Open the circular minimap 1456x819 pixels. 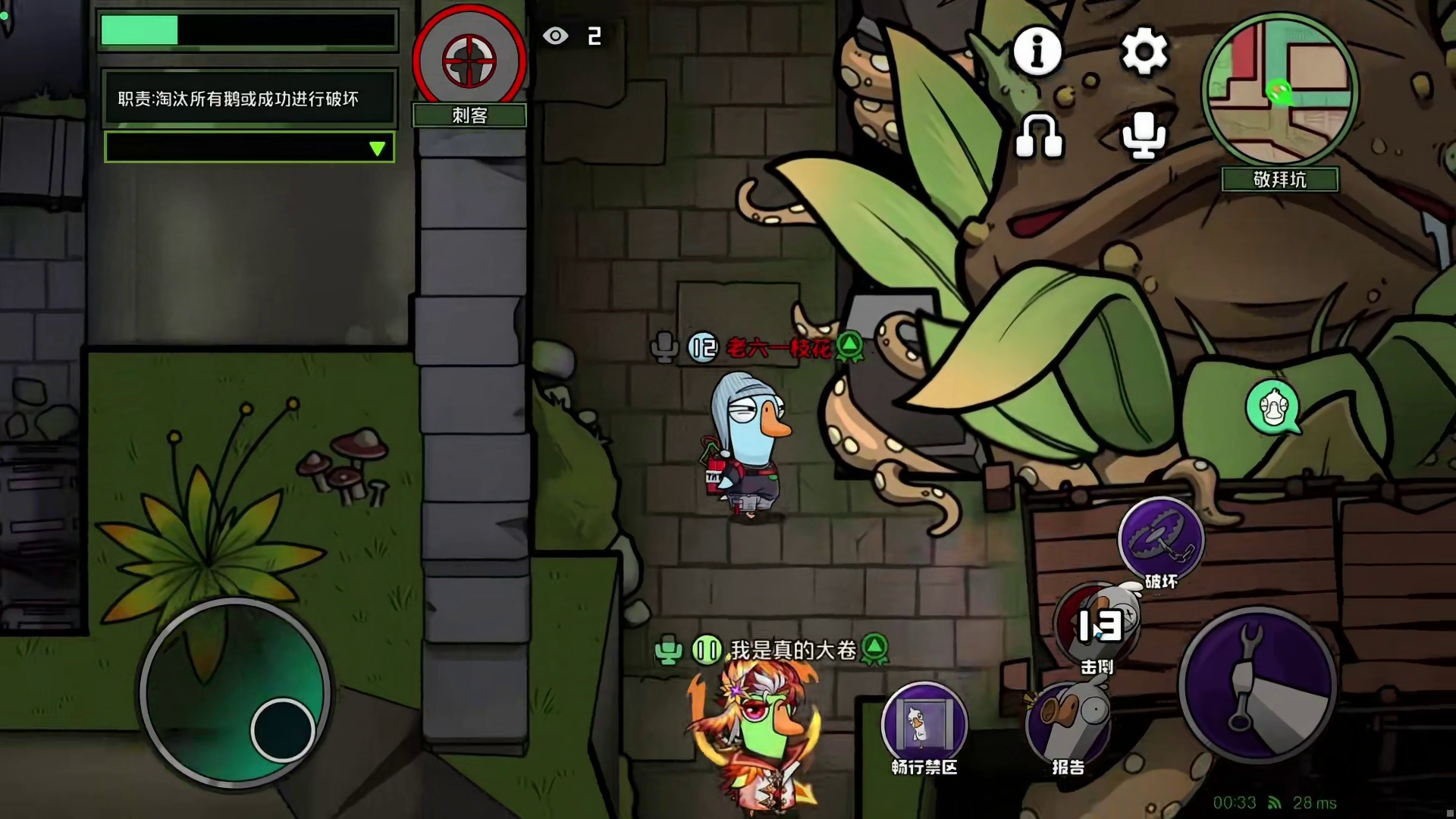click(x=1280, y=91)
